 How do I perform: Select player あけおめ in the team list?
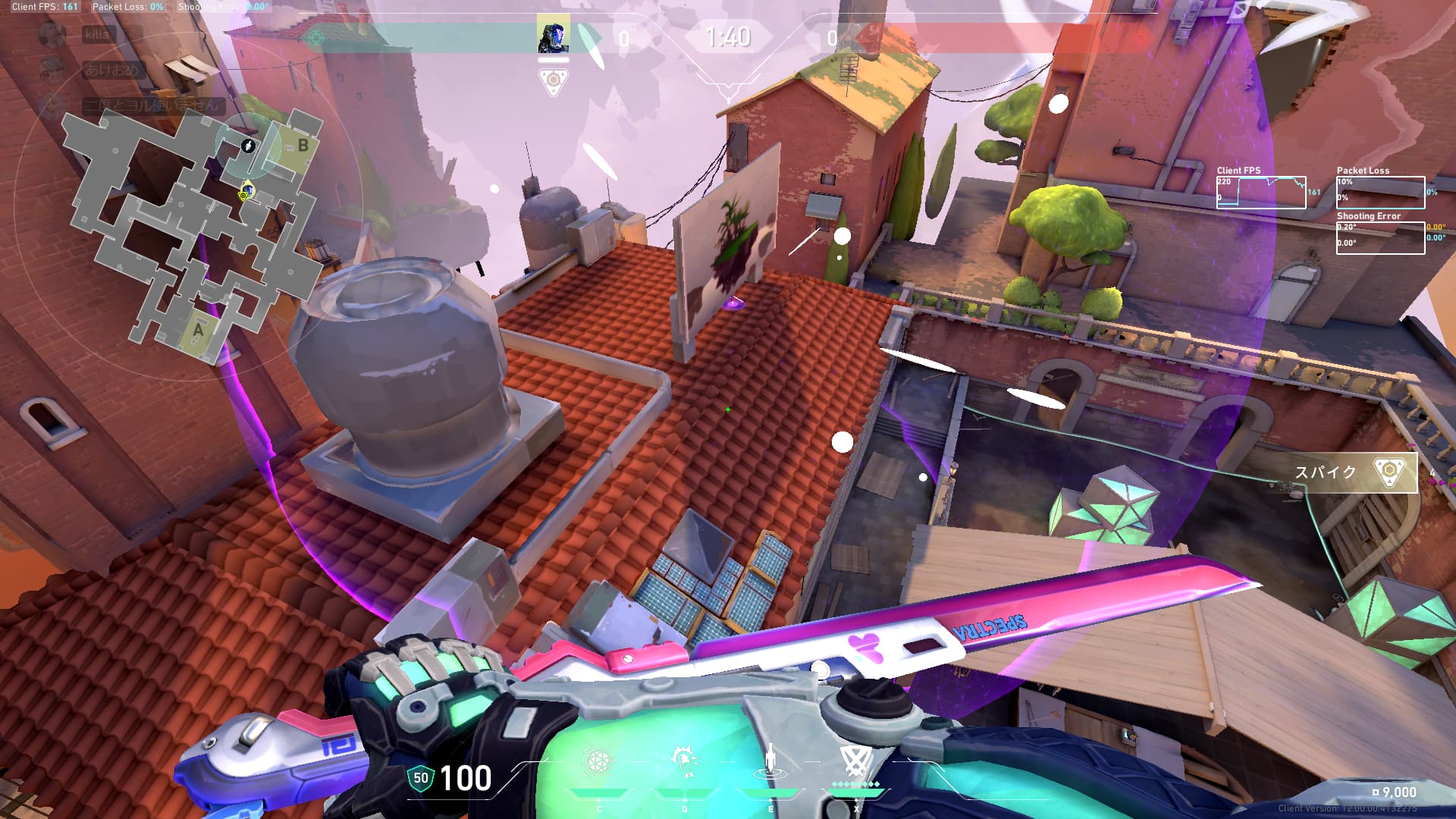click(x=111, y=70)
